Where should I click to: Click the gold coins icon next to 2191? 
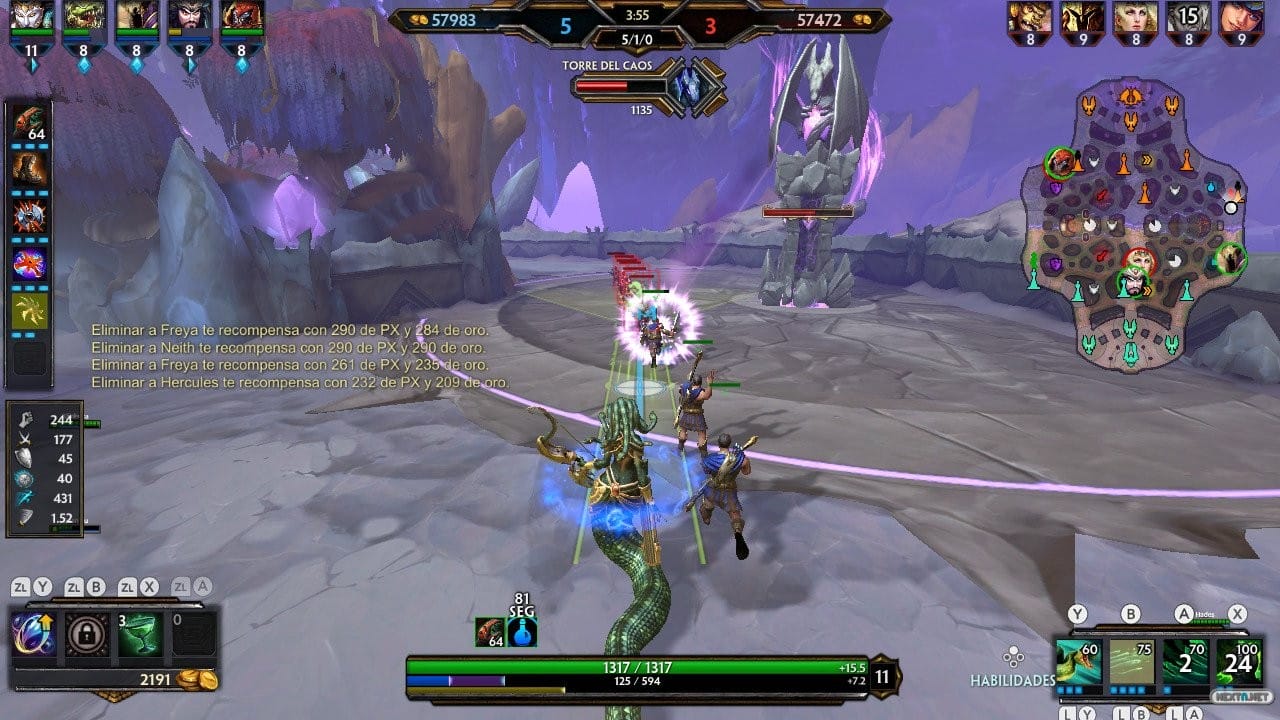[x=197, y=678]
